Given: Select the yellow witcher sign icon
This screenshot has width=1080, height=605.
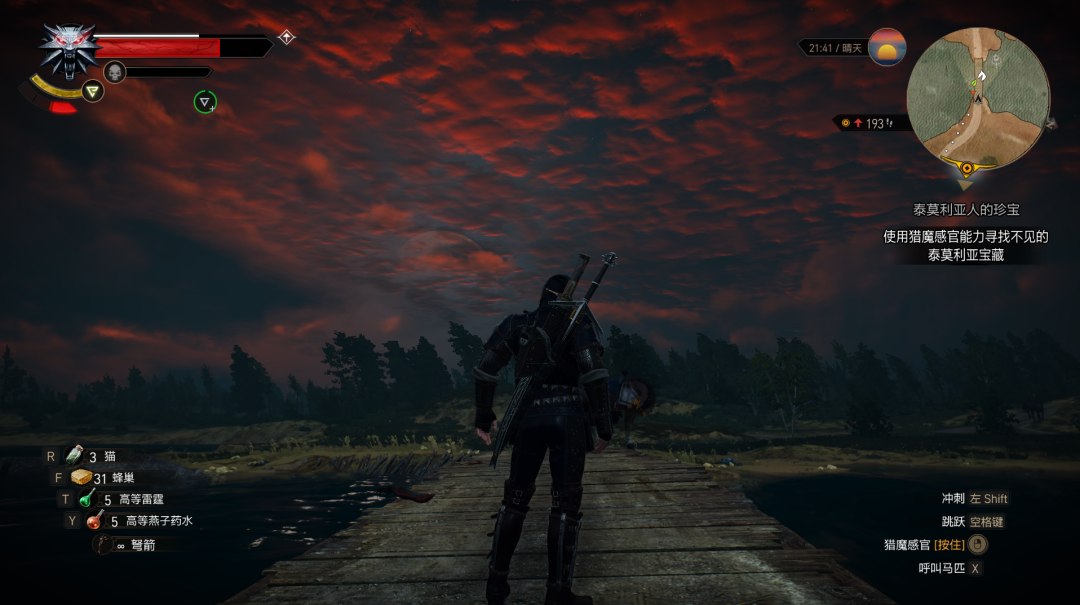Looking at the screenshot, I should point(93,91).
